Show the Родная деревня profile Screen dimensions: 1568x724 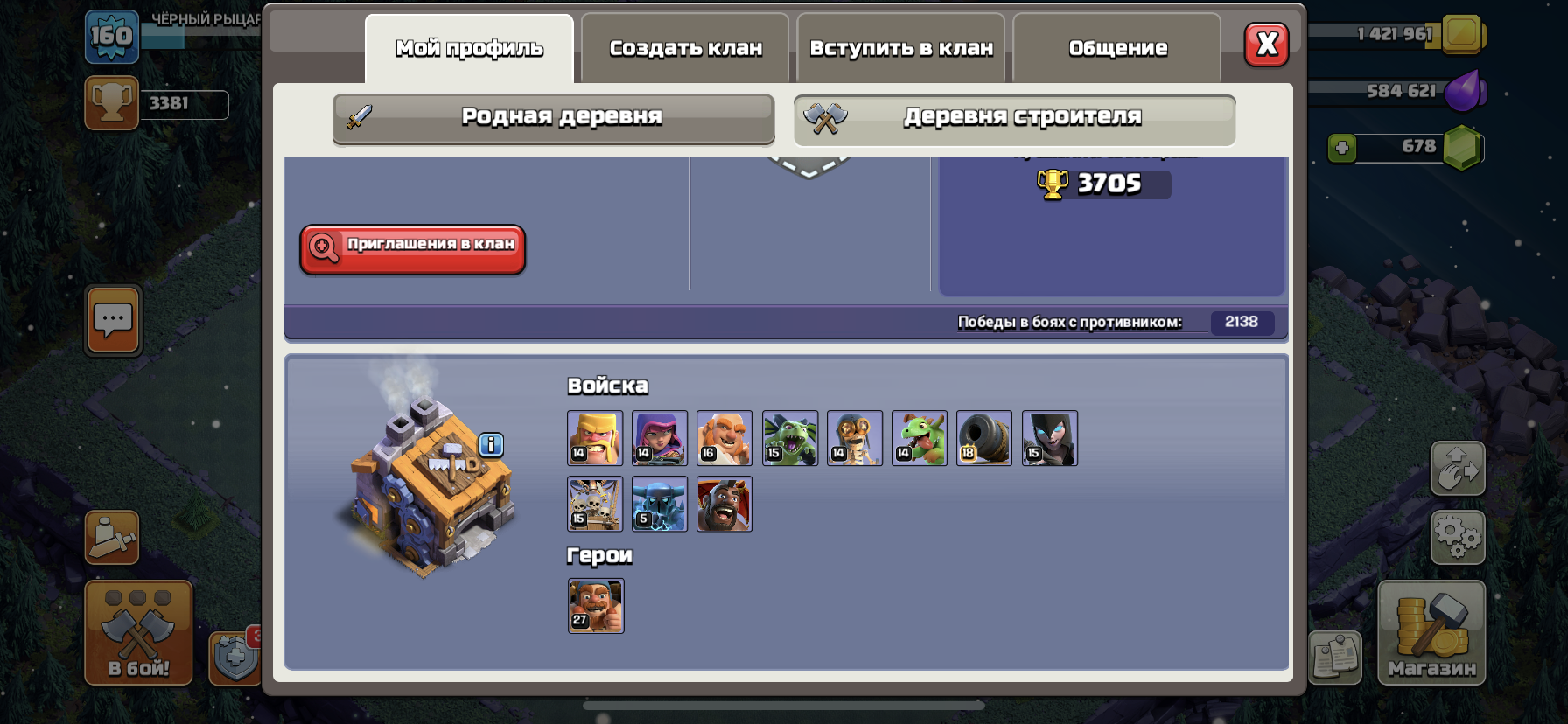pyautogui.click(x=553, y=117)
